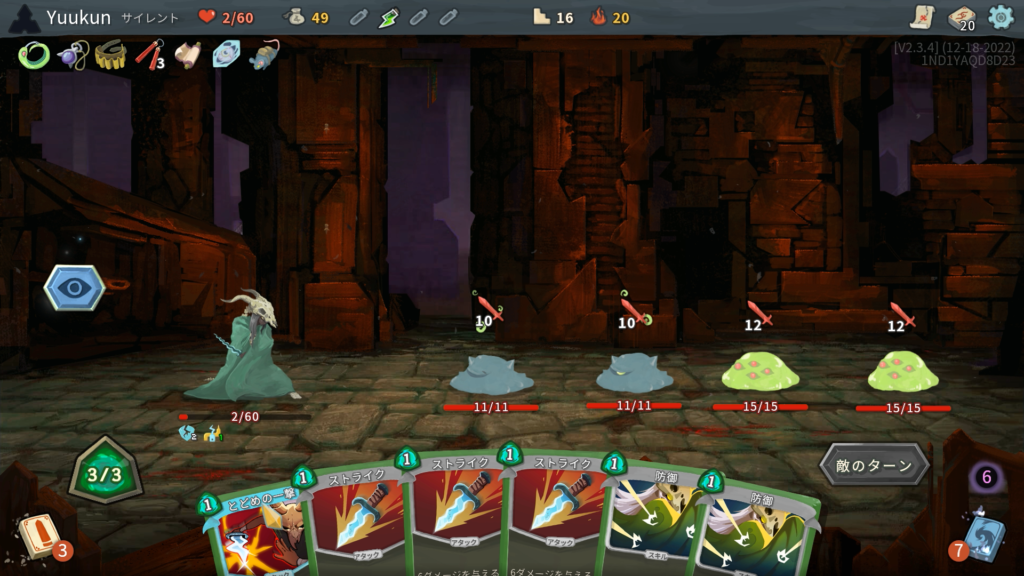This screenshot has width=1024, height=576.
Task: View the full deck of 20 cards
Action: tap(961, 18)
